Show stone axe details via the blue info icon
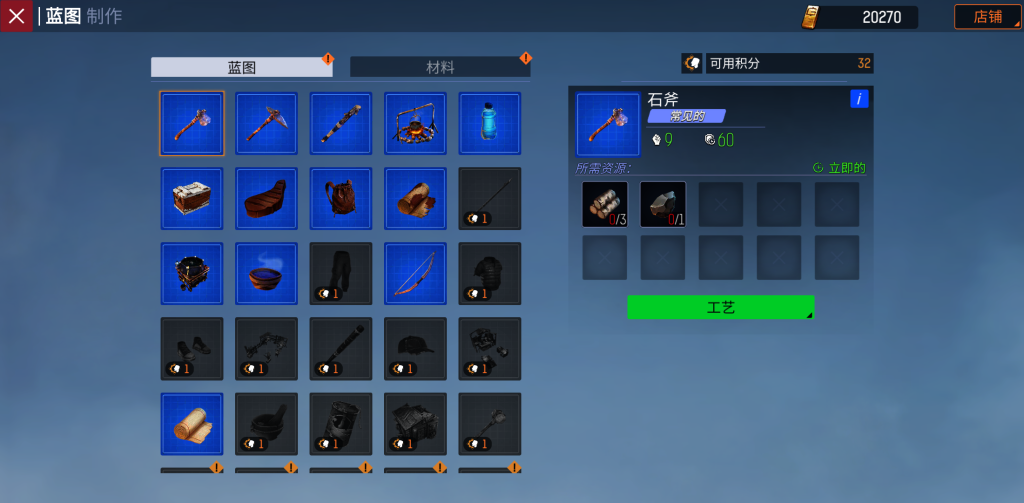This screenshot has width=1024, height=503. click(x=859, y=99)
